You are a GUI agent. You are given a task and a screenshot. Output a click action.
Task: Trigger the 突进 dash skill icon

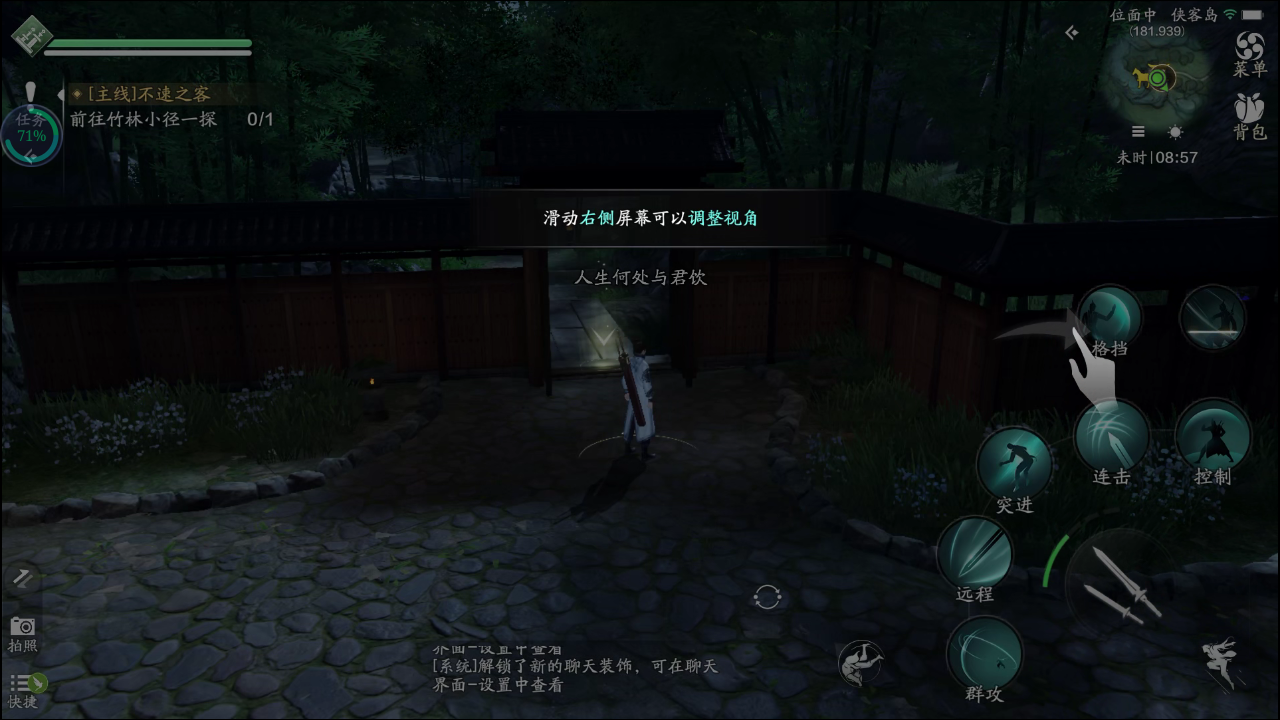1015,460
